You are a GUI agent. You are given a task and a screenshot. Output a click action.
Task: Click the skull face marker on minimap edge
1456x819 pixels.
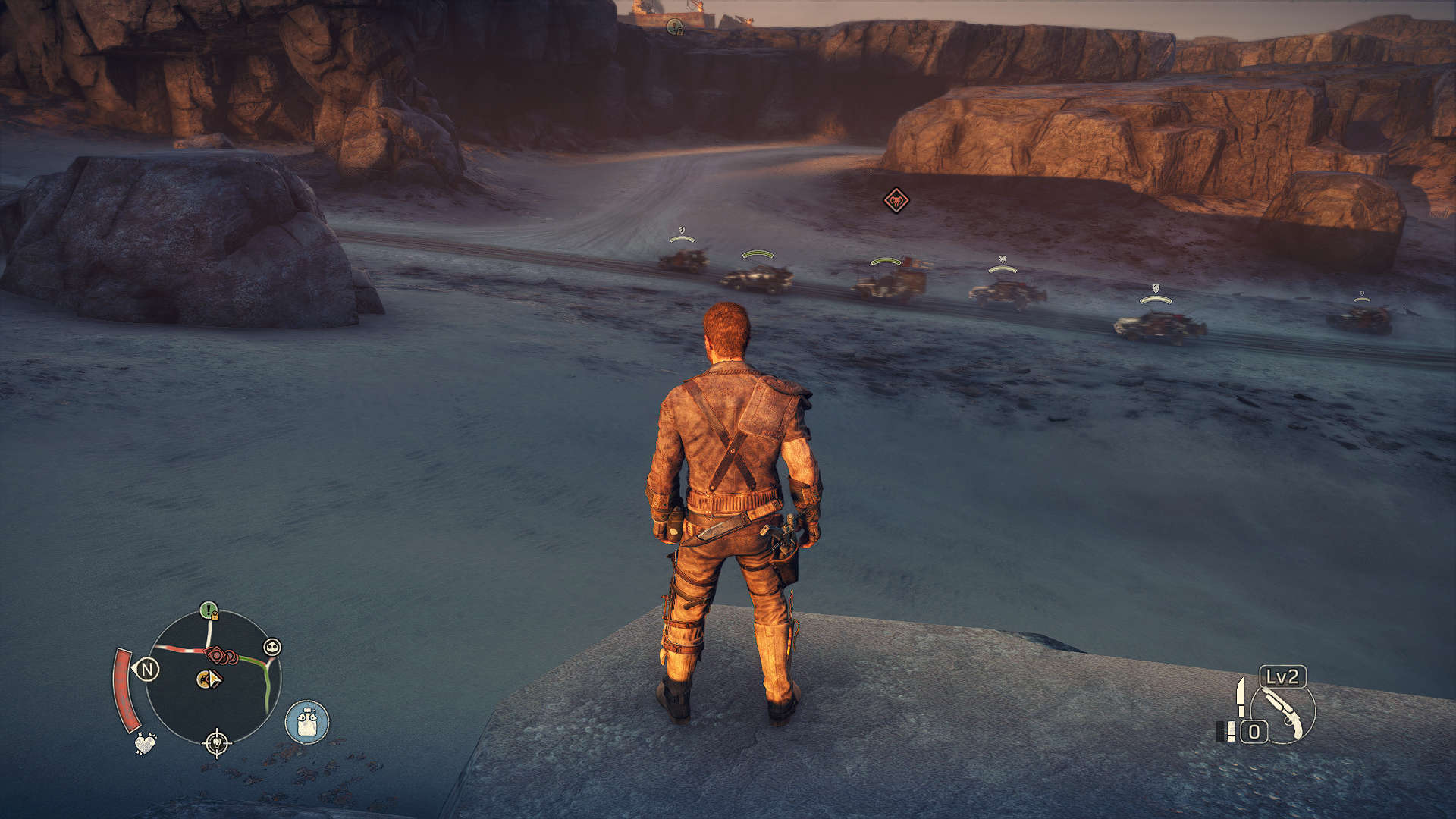click(x=272, y=647)
